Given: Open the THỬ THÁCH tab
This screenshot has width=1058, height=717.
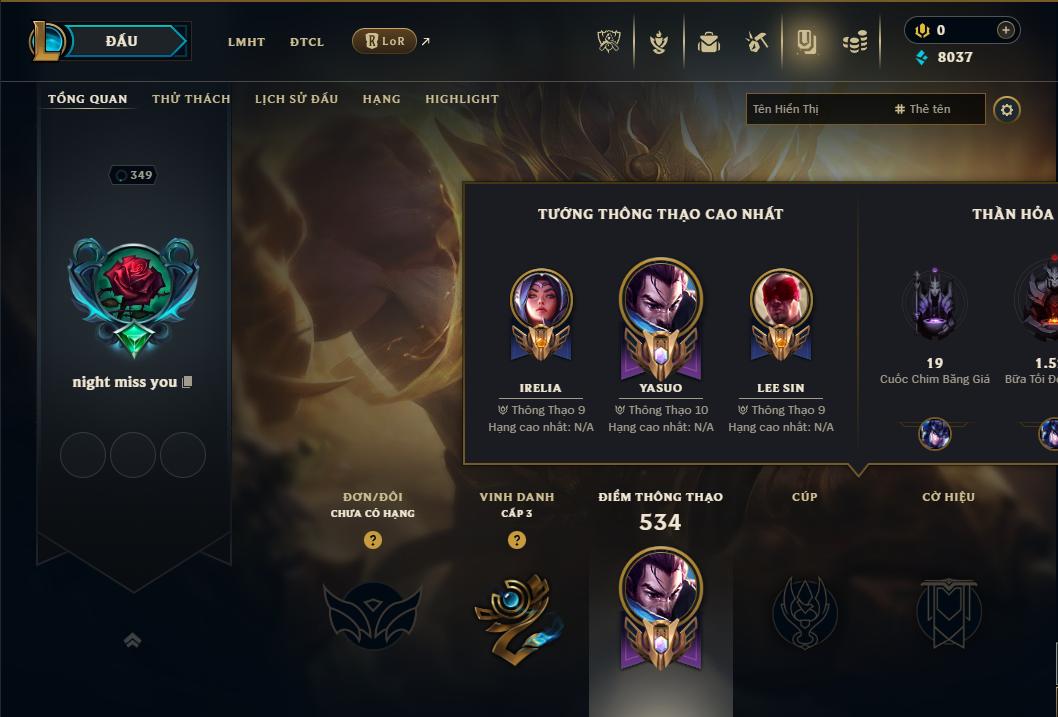Looking at the screenshot, I should pos(191,99).
